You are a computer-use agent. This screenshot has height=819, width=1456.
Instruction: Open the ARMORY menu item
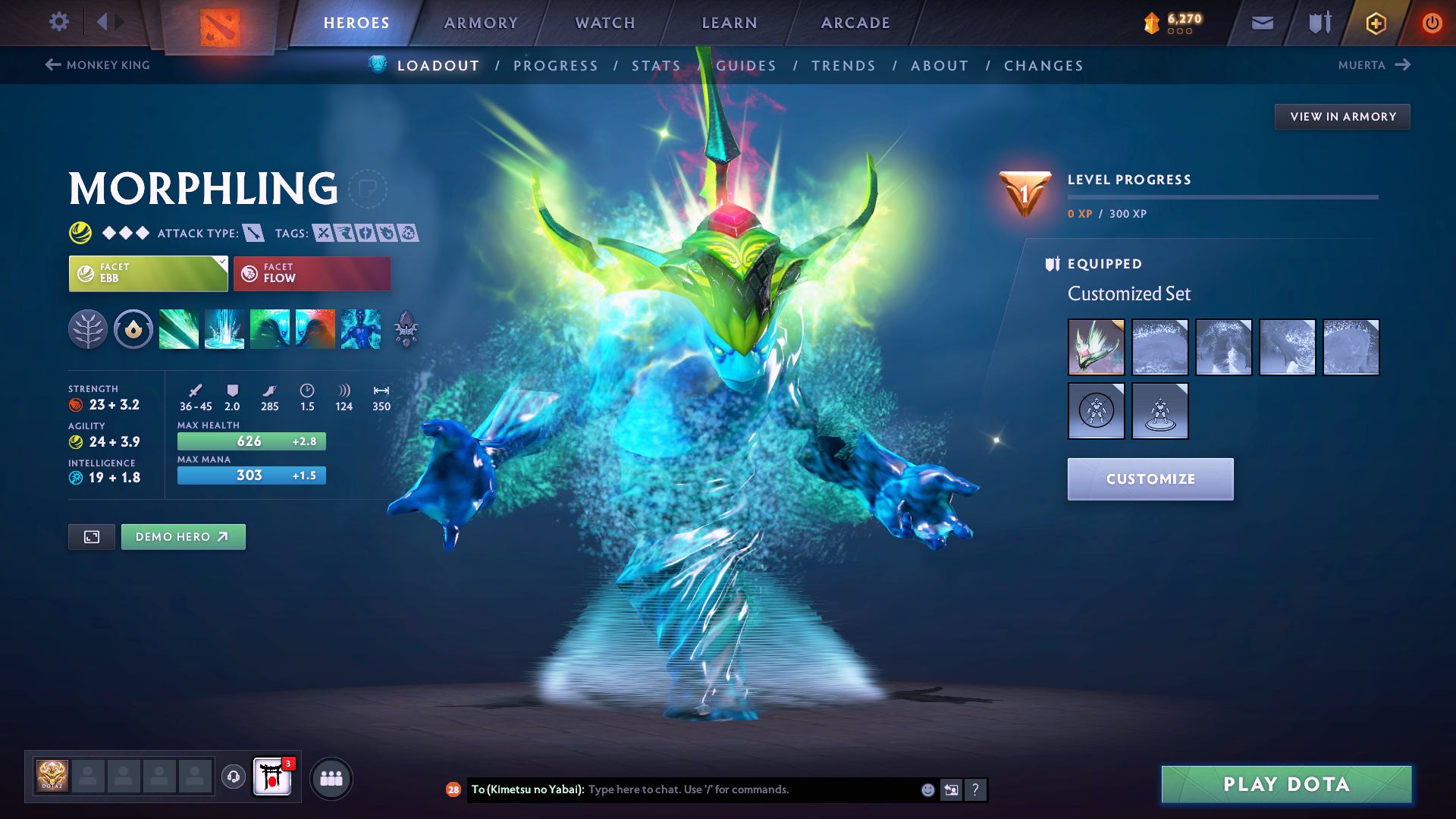click(x=480, y=22)
